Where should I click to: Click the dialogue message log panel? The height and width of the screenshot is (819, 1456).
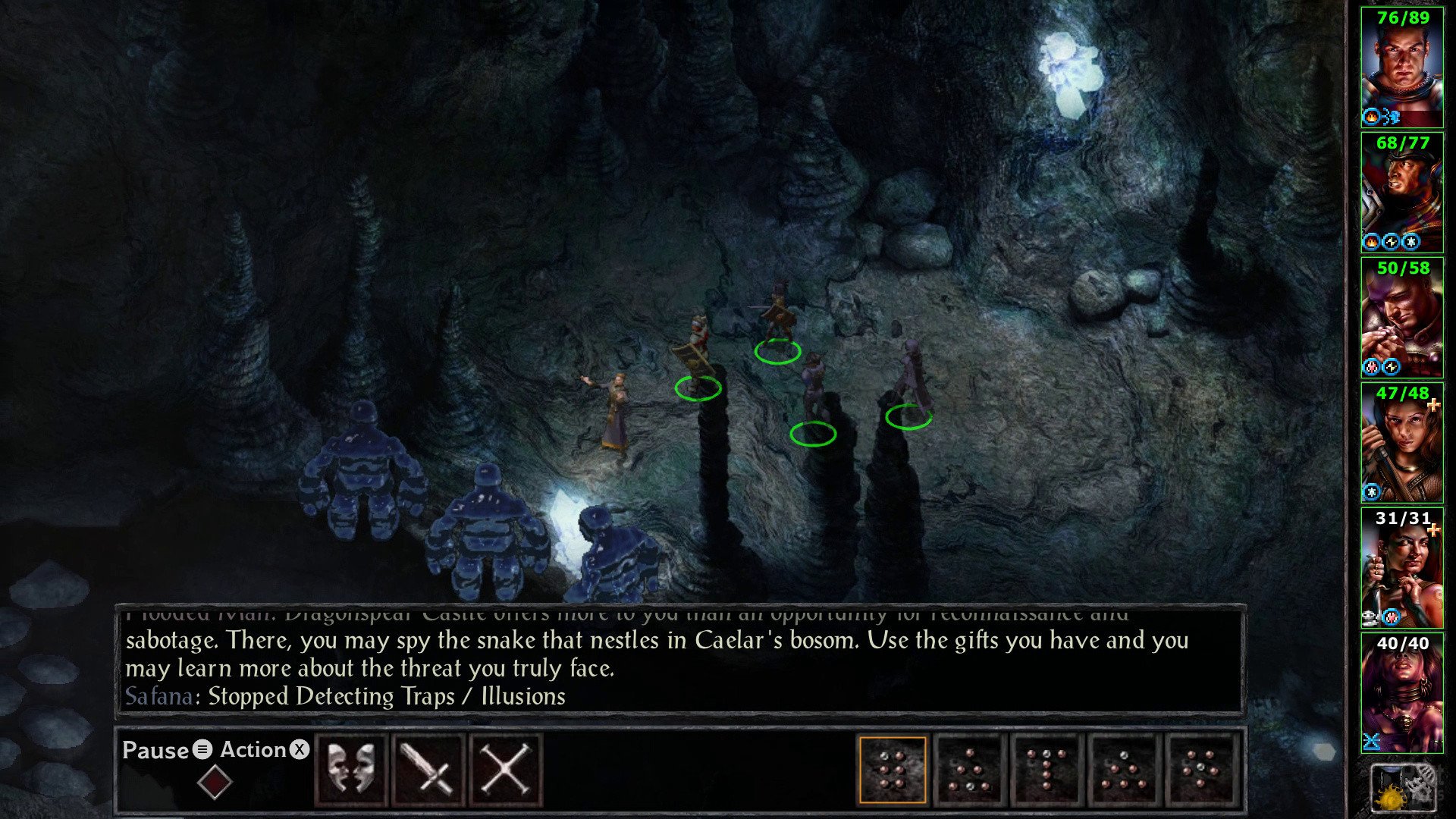coord(679,660)
